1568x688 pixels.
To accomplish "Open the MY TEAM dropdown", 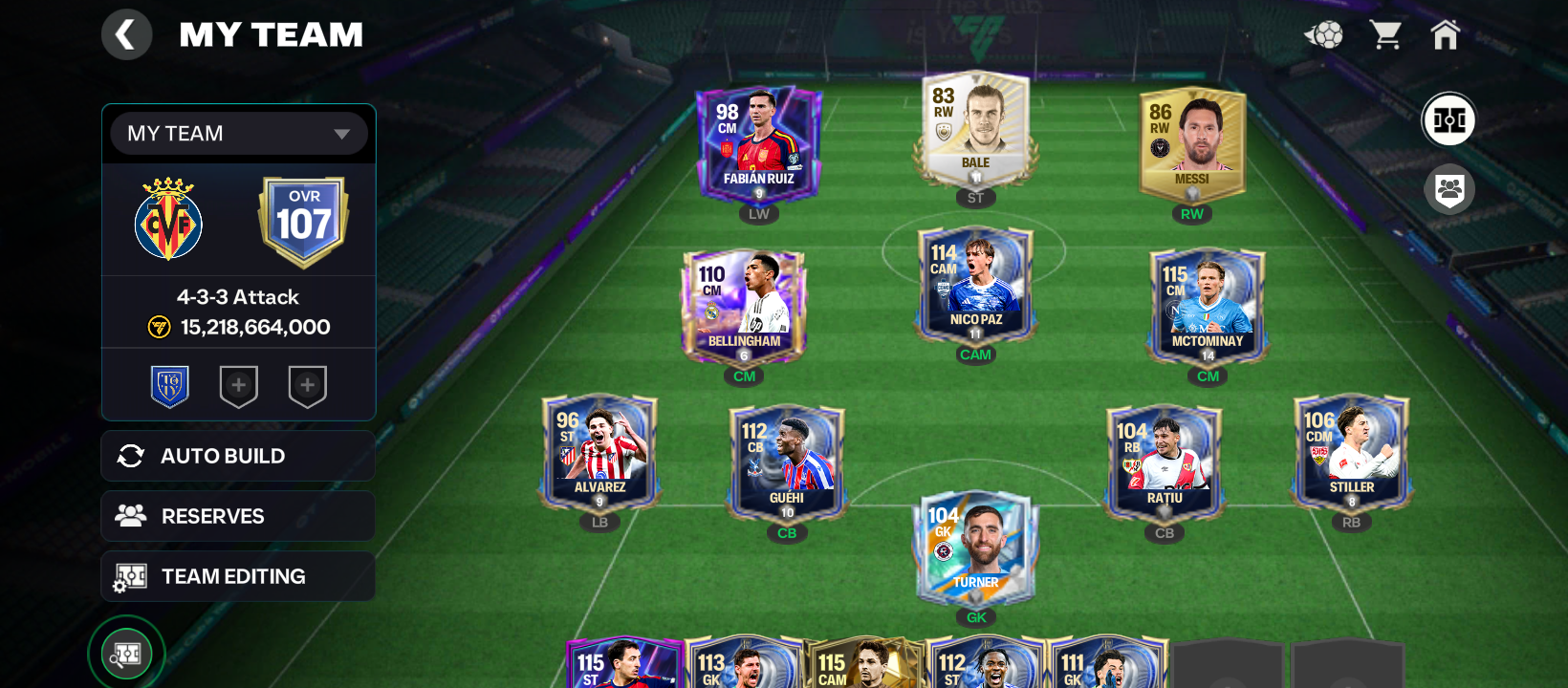I will [239, 134].
